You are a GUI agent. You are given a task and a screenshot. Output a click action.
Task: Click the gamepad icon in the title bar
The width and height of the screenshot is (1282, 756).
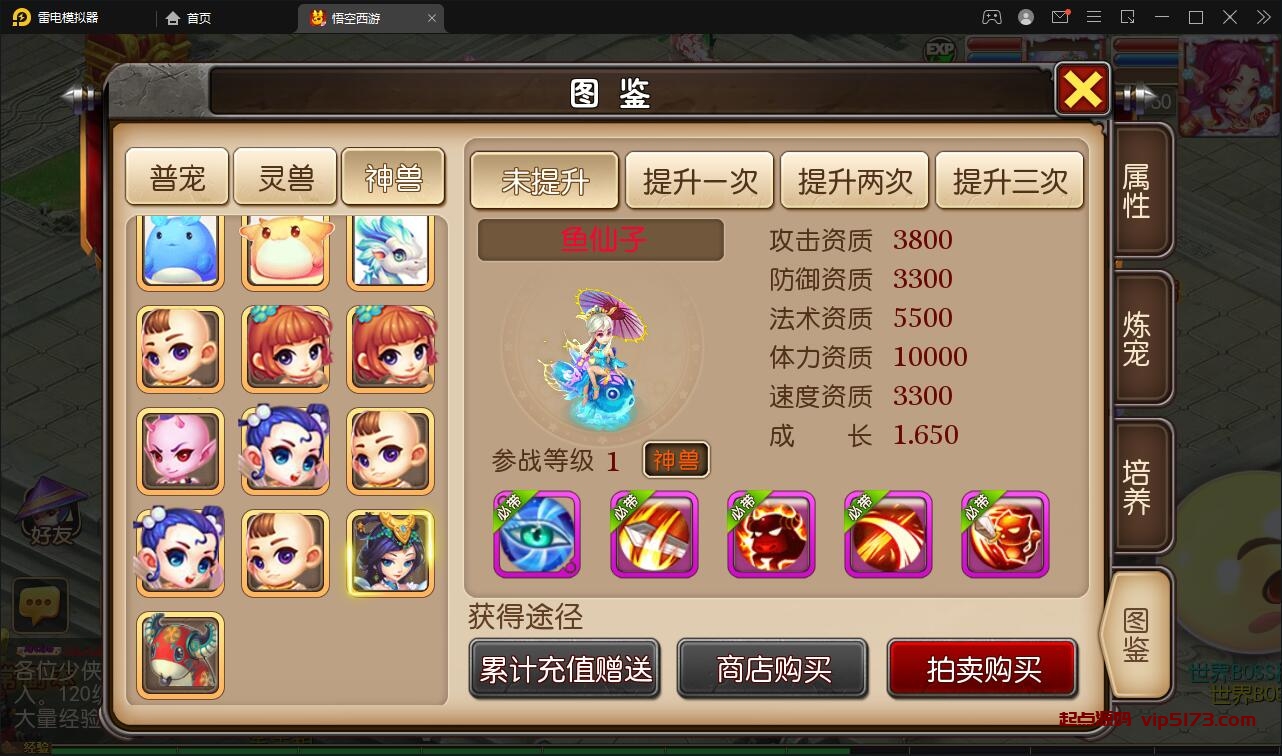pyautogui.click(x=991, y=17)
